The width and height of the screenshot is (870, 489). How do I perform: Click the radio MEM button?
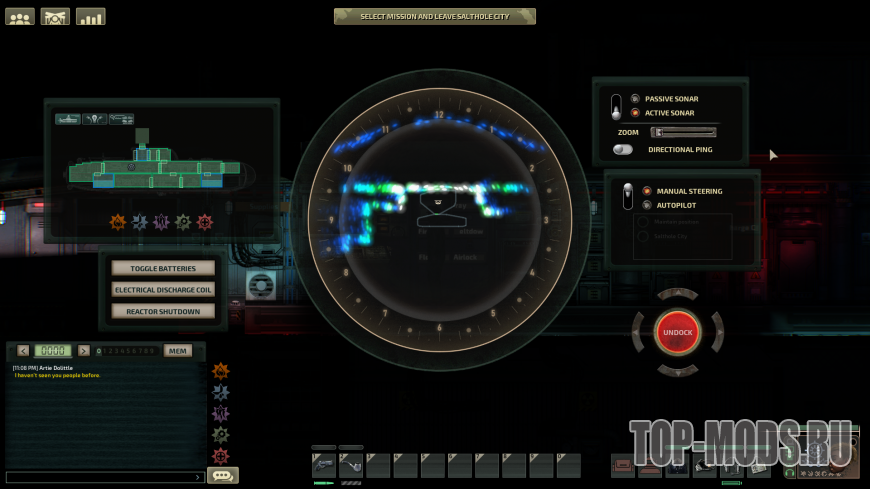177,351
